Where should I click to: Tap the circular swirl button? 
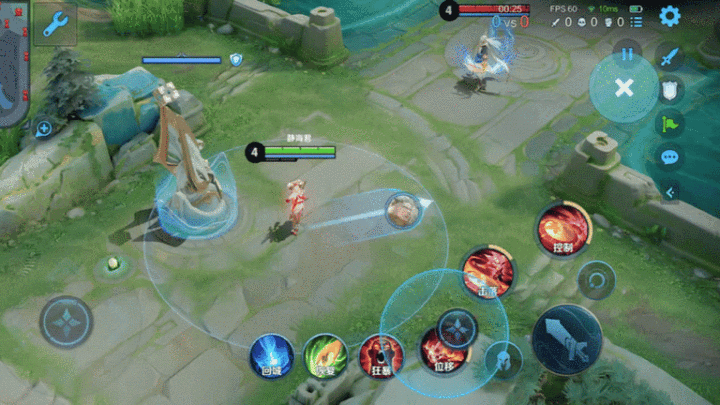pos(596,280)
